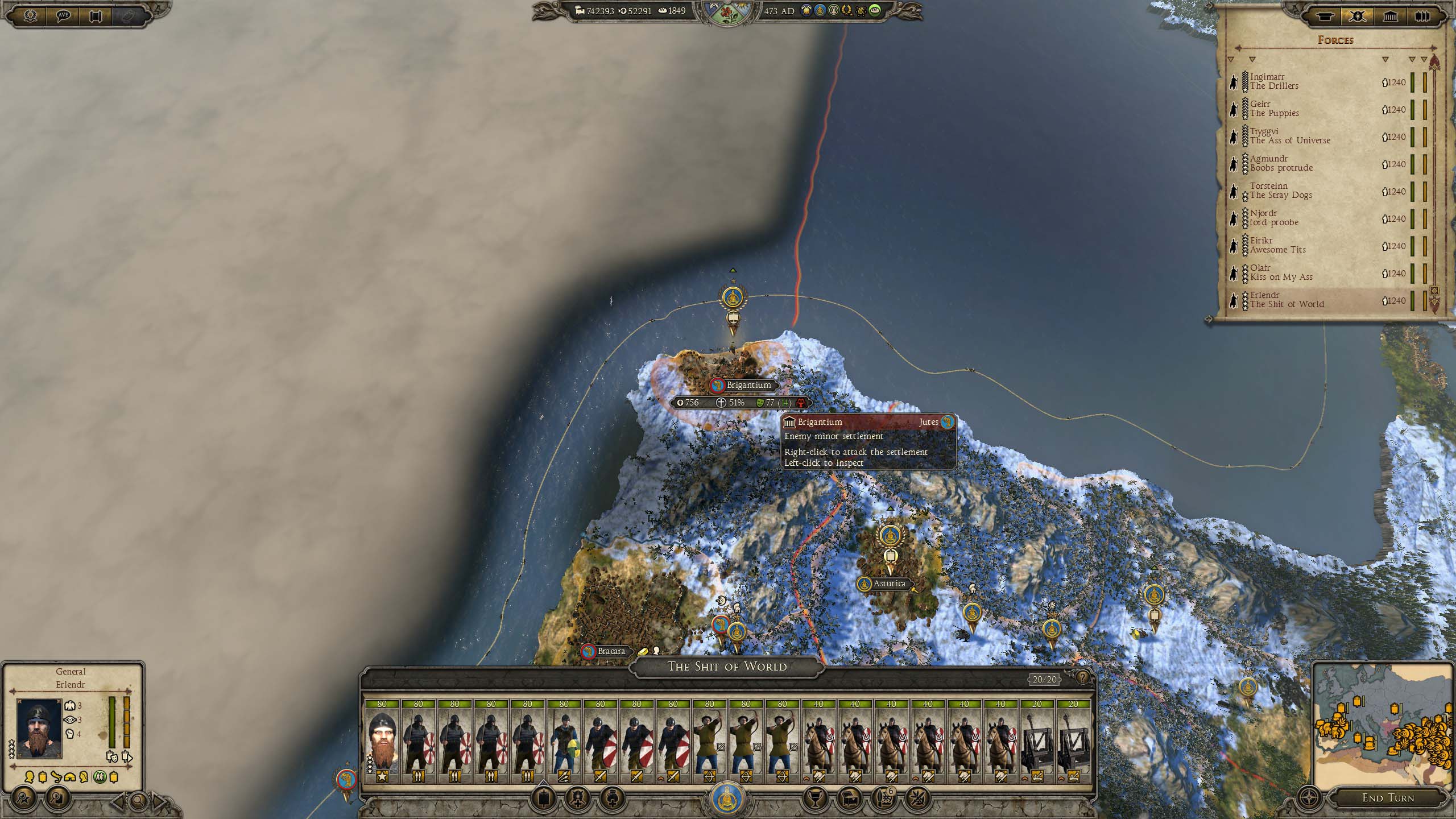Open the goblet button below the army
Image resolution: width=1456 pixels, height=819 pixels.
[814, 799]
